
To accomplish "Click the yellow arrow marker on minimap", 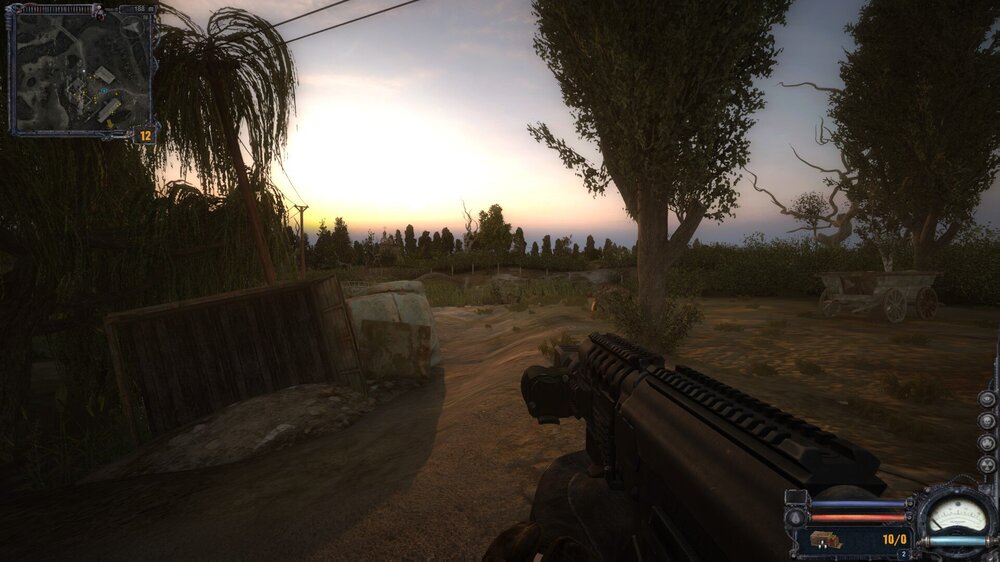I will (110, 126).
